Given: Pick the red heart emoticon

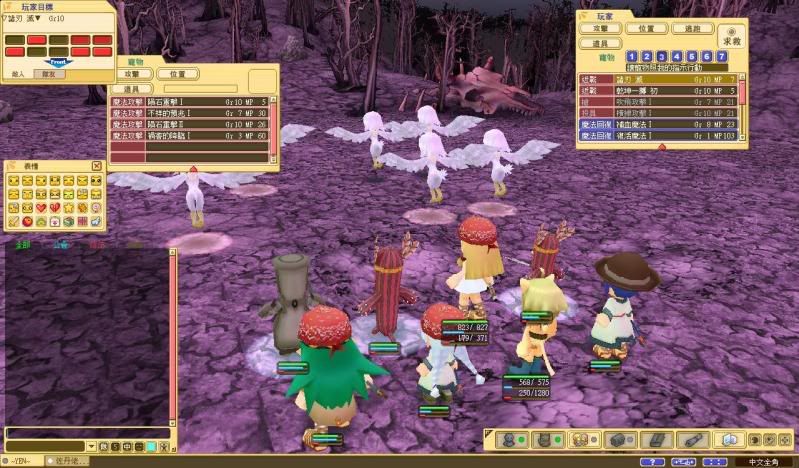Looking at the screenshot, I should coord(41,207).
